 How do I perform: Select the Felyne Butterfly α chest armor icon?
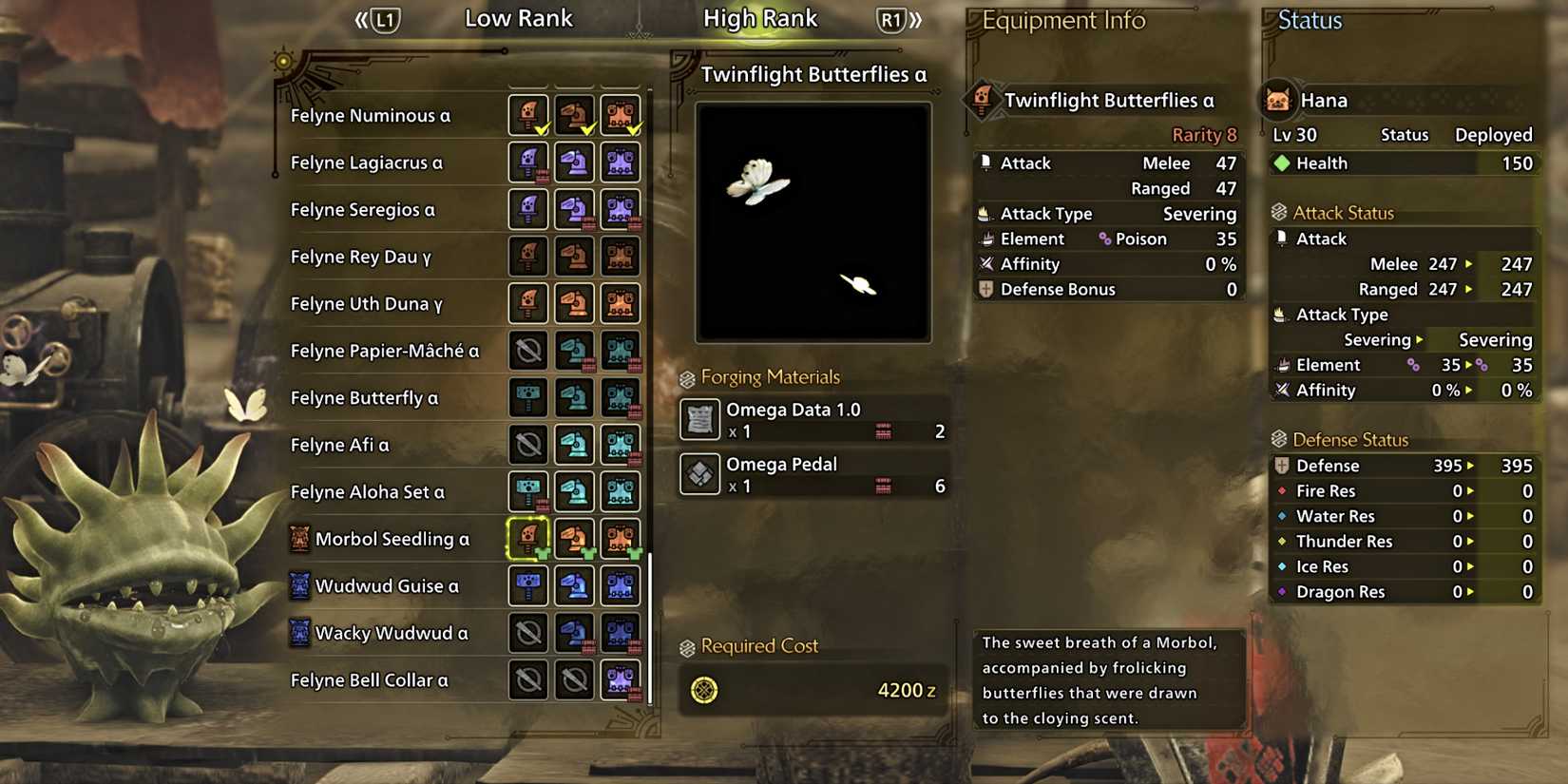[x=620, y=397]
